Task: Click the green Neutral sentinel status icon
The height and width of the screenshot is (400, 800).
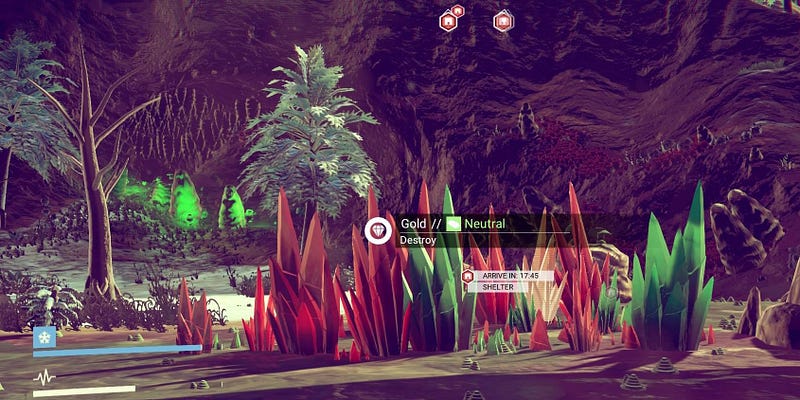Action: pos(453,225)
